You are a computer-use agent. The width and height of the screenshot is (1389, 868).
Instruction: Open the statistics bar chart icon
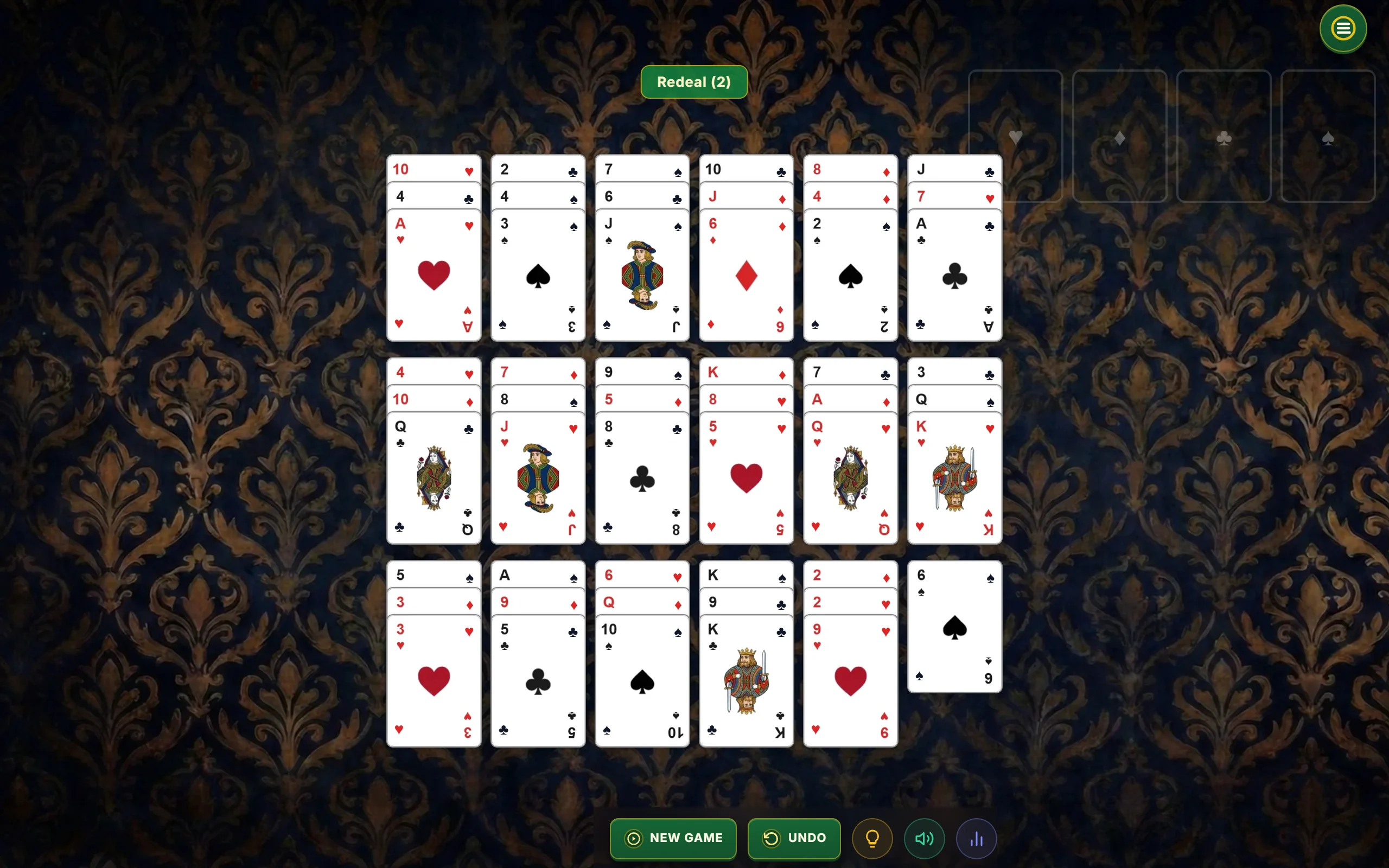pos(976,838)
